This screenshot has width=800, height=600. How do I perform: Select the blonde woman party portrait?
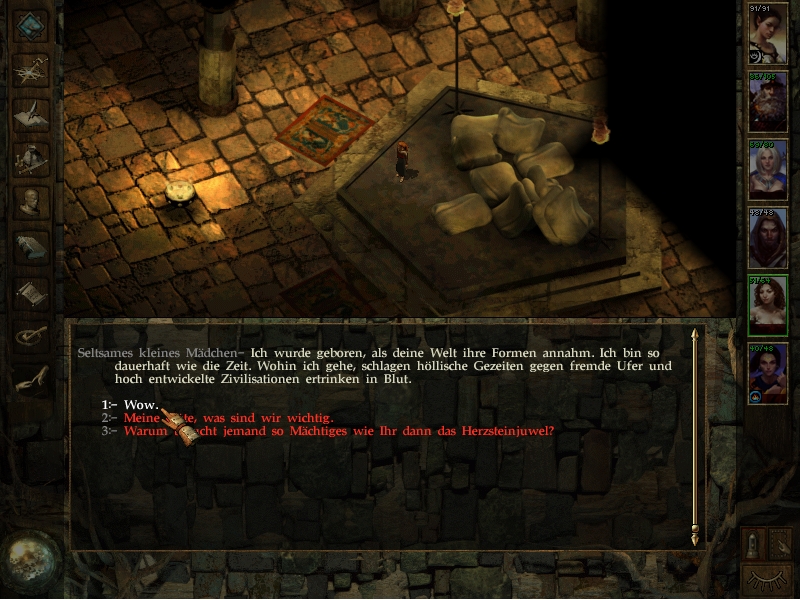click(768, 169)
